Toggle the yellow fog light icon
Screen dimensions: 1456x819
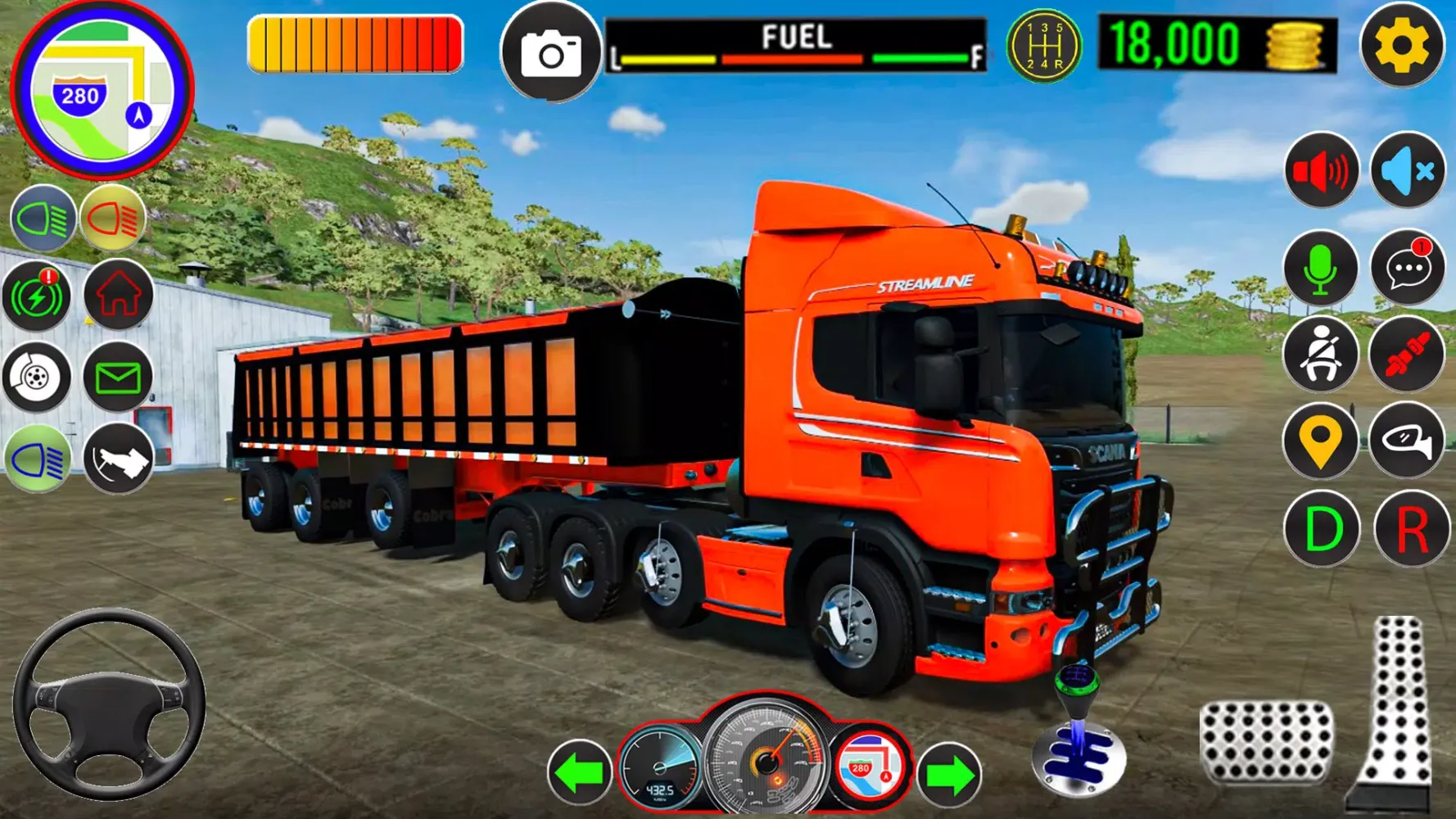113,219
